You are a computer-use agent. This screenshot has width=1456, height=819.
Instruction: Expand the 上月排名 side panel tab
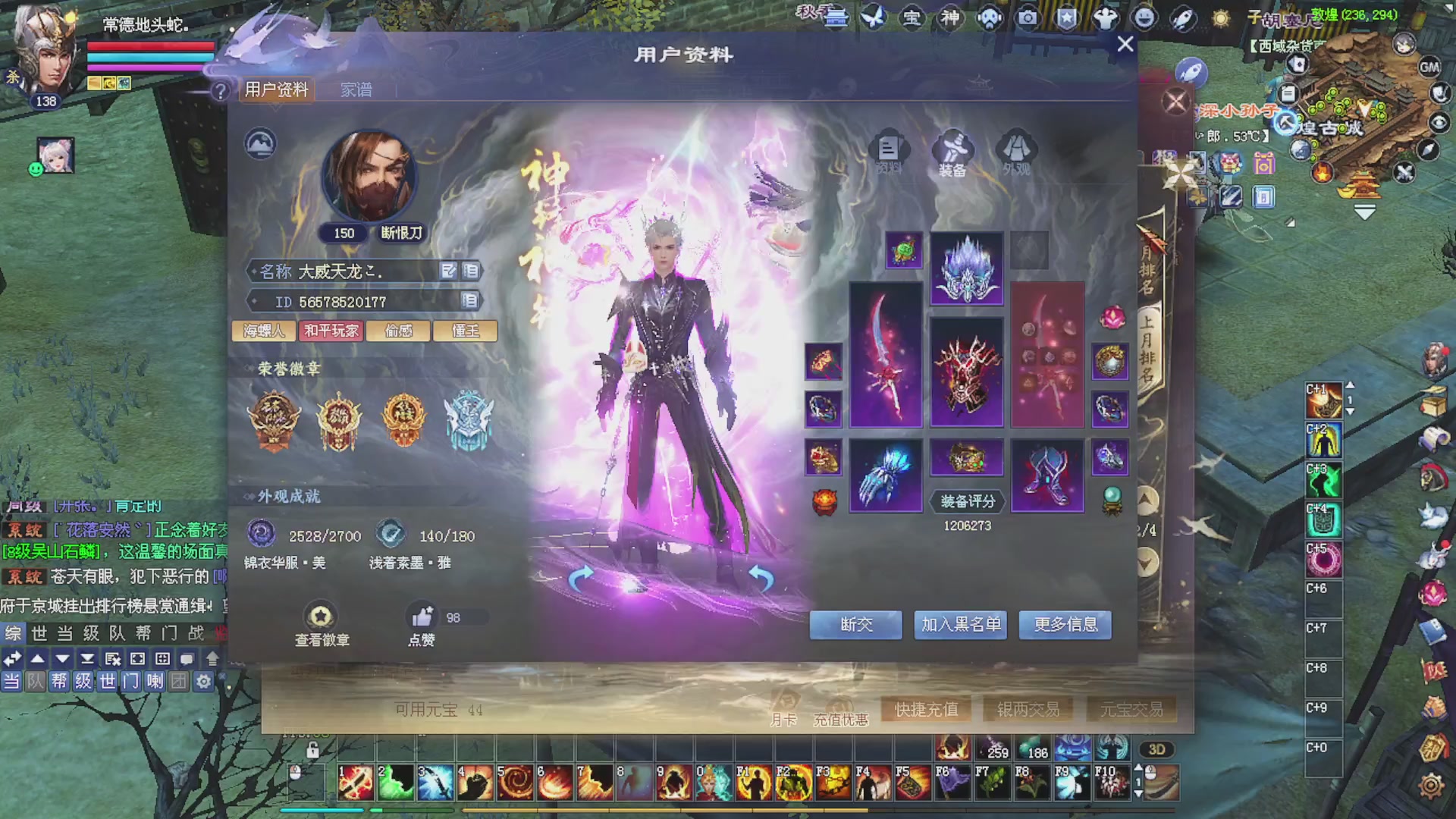coord(1150,349)
